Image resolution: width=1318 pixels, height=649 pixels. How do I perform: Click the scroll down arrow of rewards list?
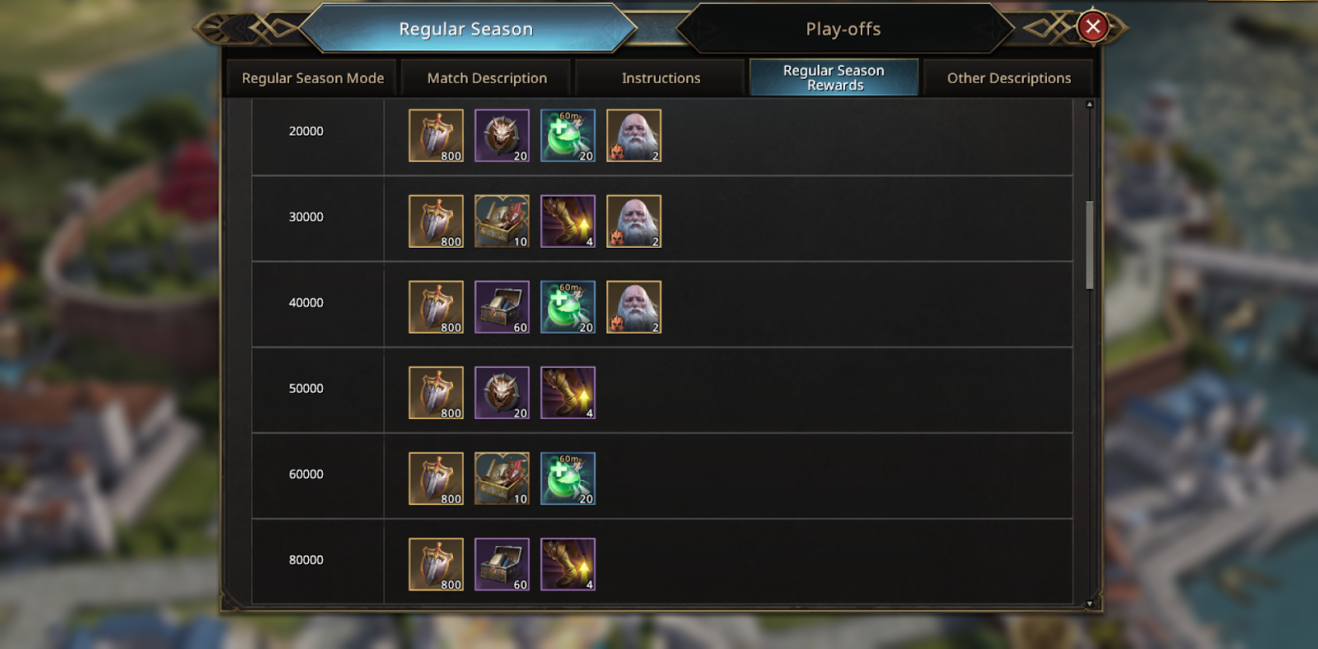1090,604
